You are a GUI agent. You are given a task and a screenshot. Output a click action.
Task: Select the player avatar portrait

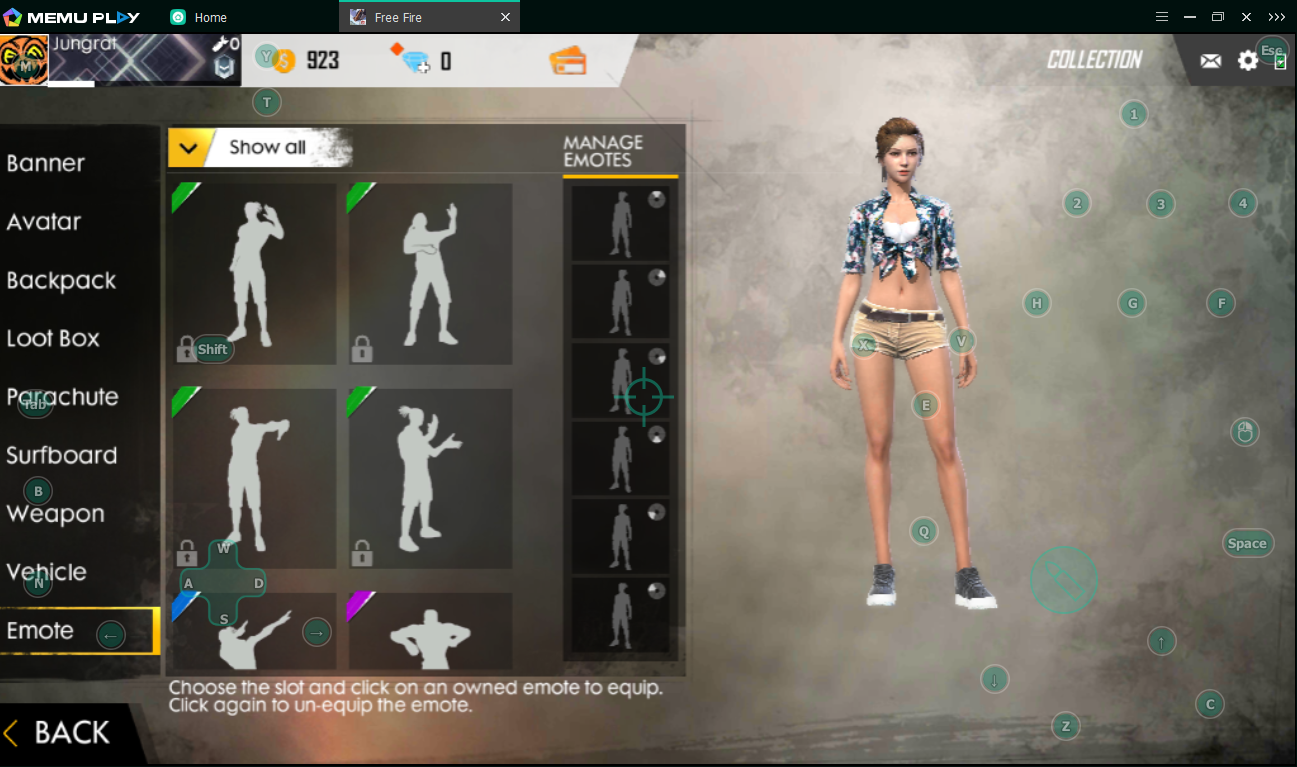pos(24,60)
